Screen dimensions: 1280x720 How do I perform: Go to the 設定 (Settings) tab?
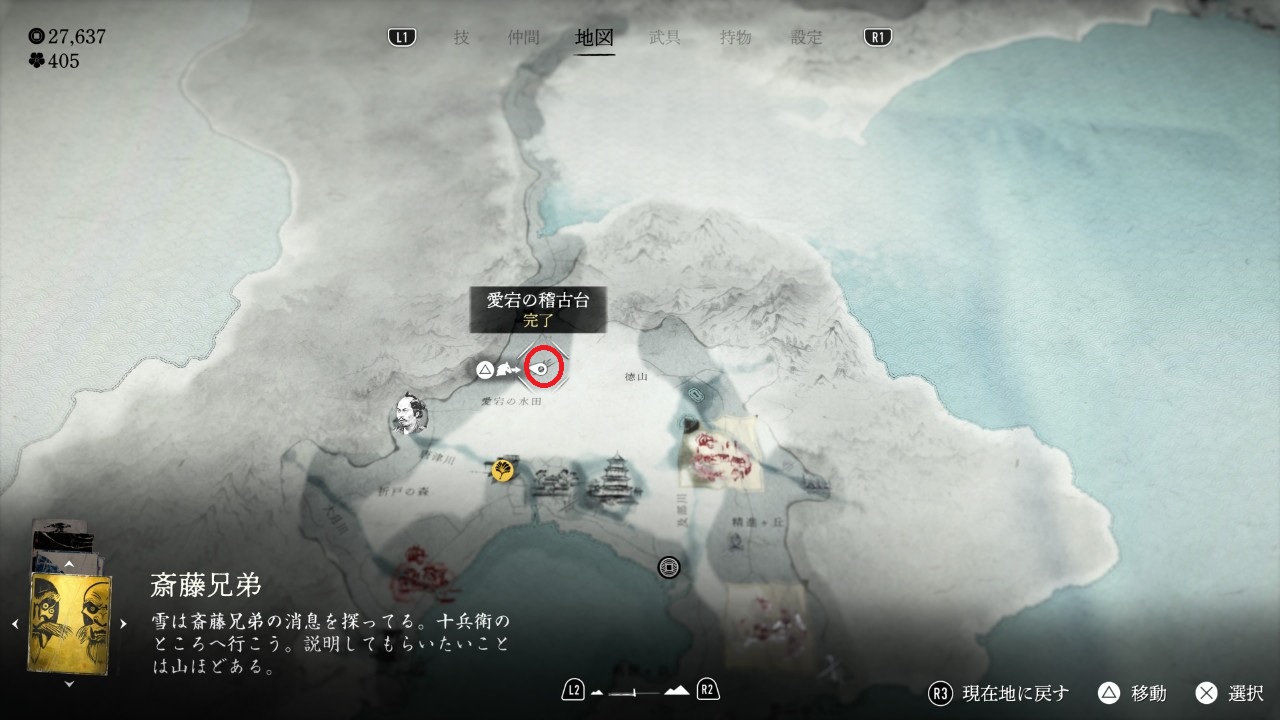806,38
